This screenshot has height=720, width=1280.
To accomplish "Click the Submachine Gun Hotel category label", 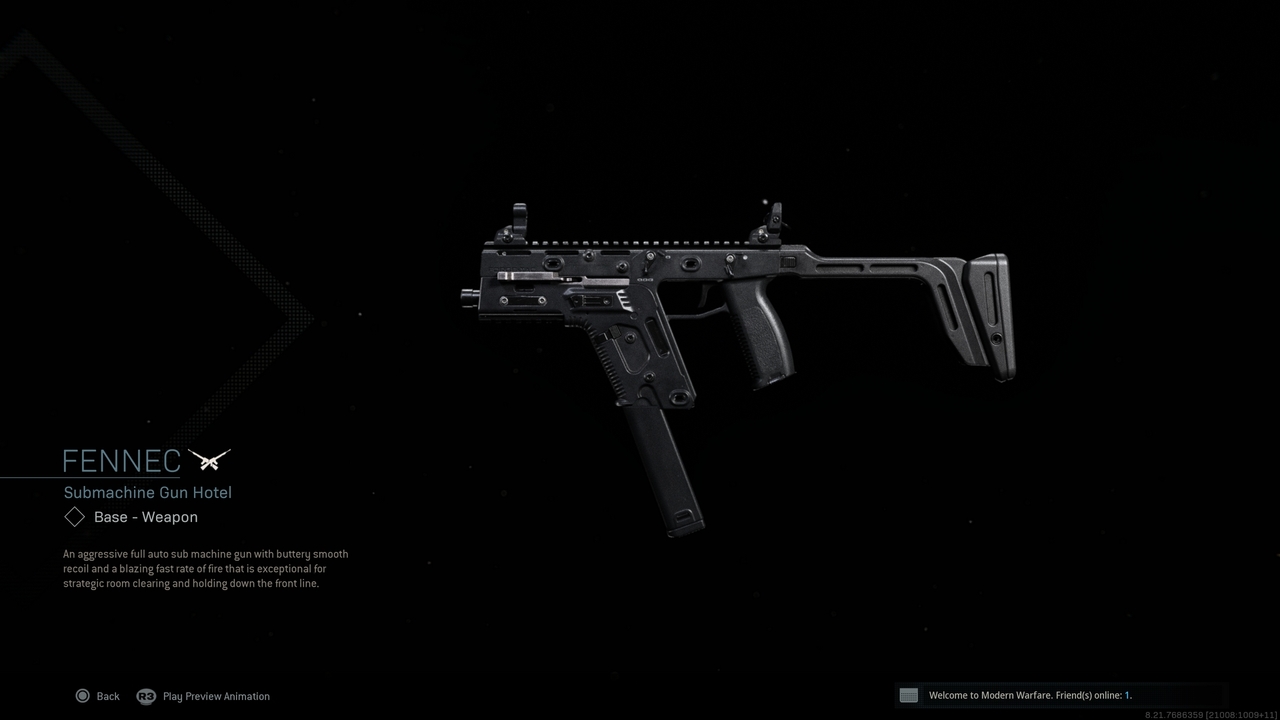I will coord(147,492).
